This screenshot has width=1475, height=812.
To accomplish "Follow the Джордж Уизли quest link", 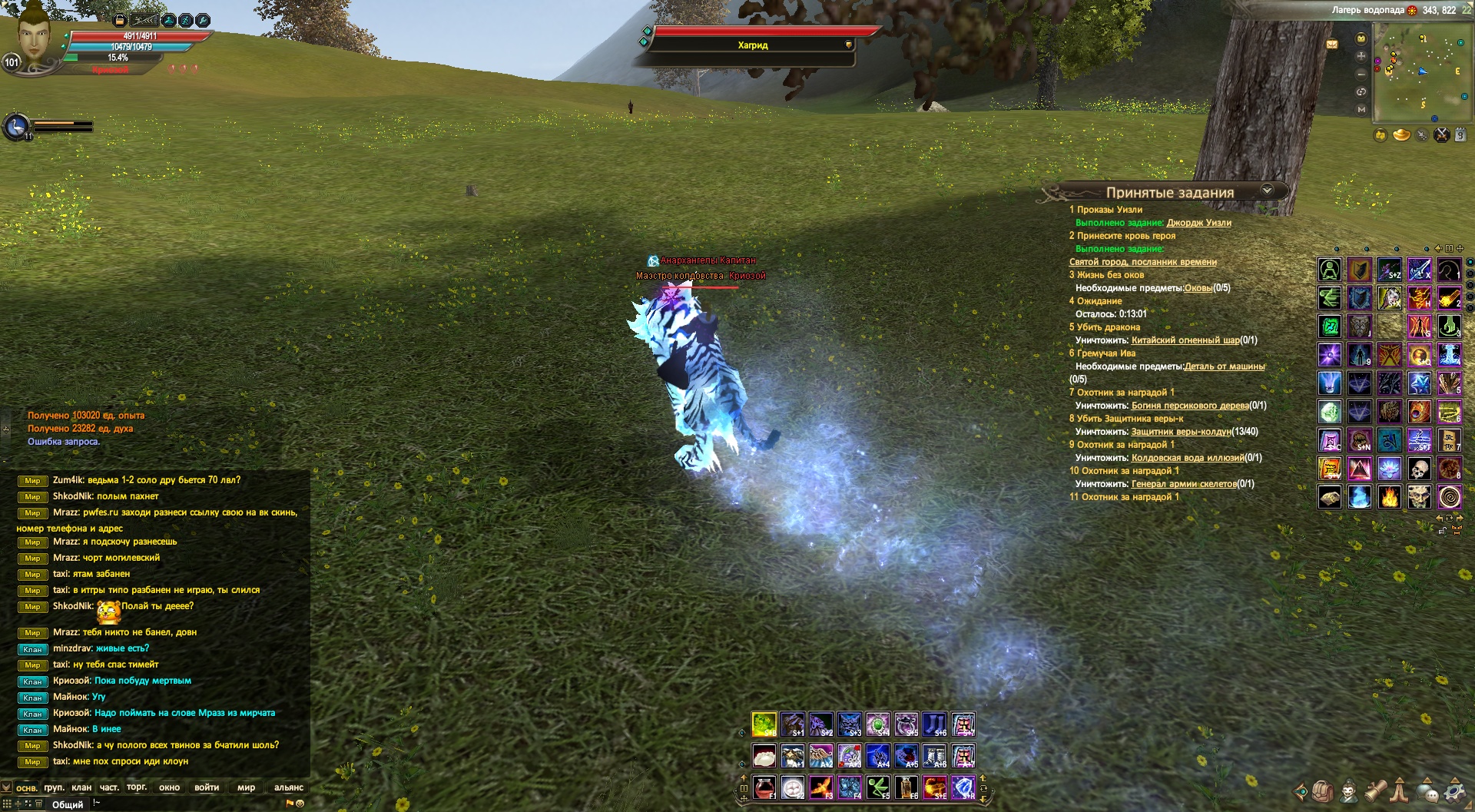I will pos(1198,223).
